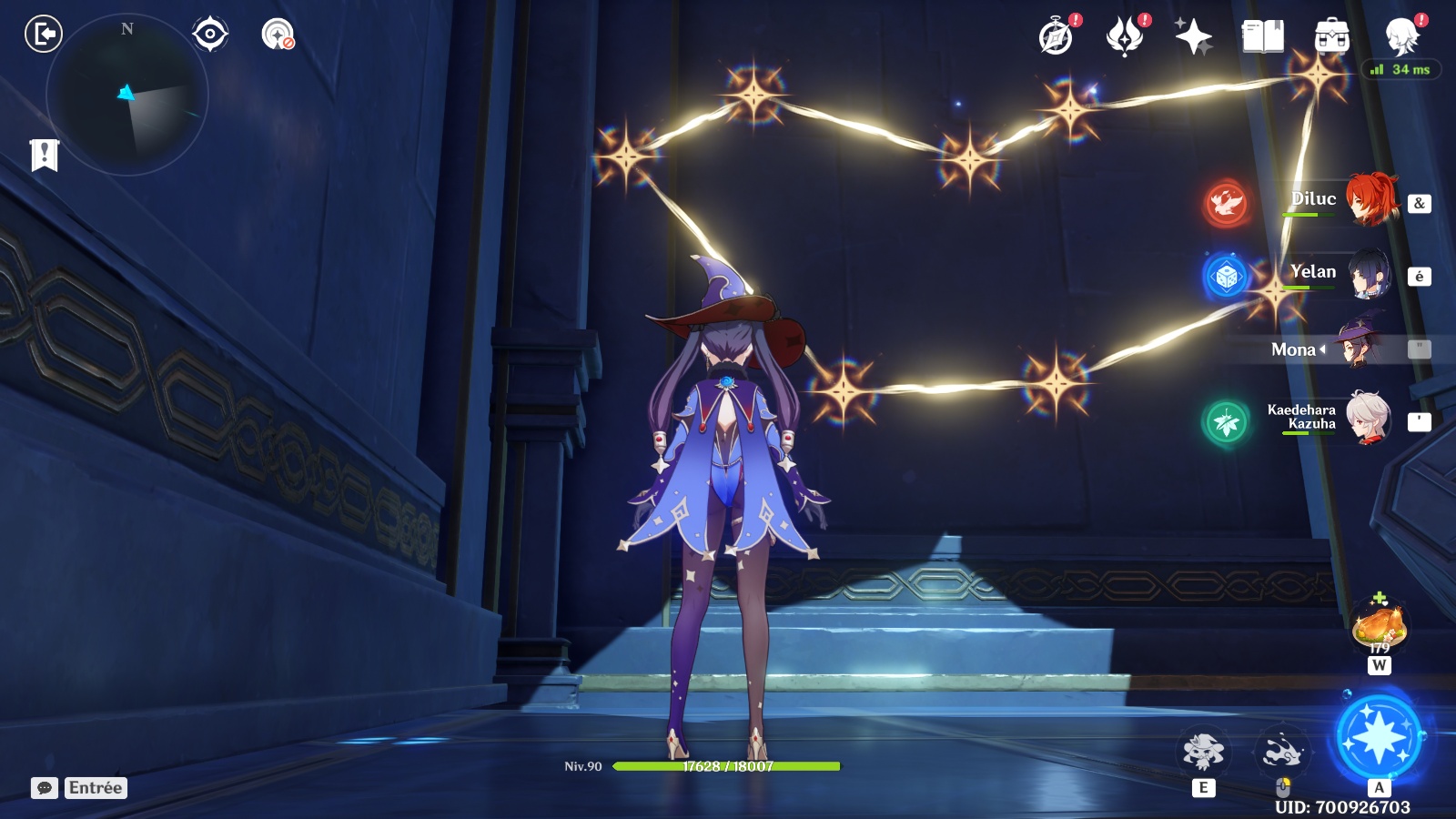Open the Paimon menu icon
The height and width of the screenshot is (819, 1456).
[1401, 37]
